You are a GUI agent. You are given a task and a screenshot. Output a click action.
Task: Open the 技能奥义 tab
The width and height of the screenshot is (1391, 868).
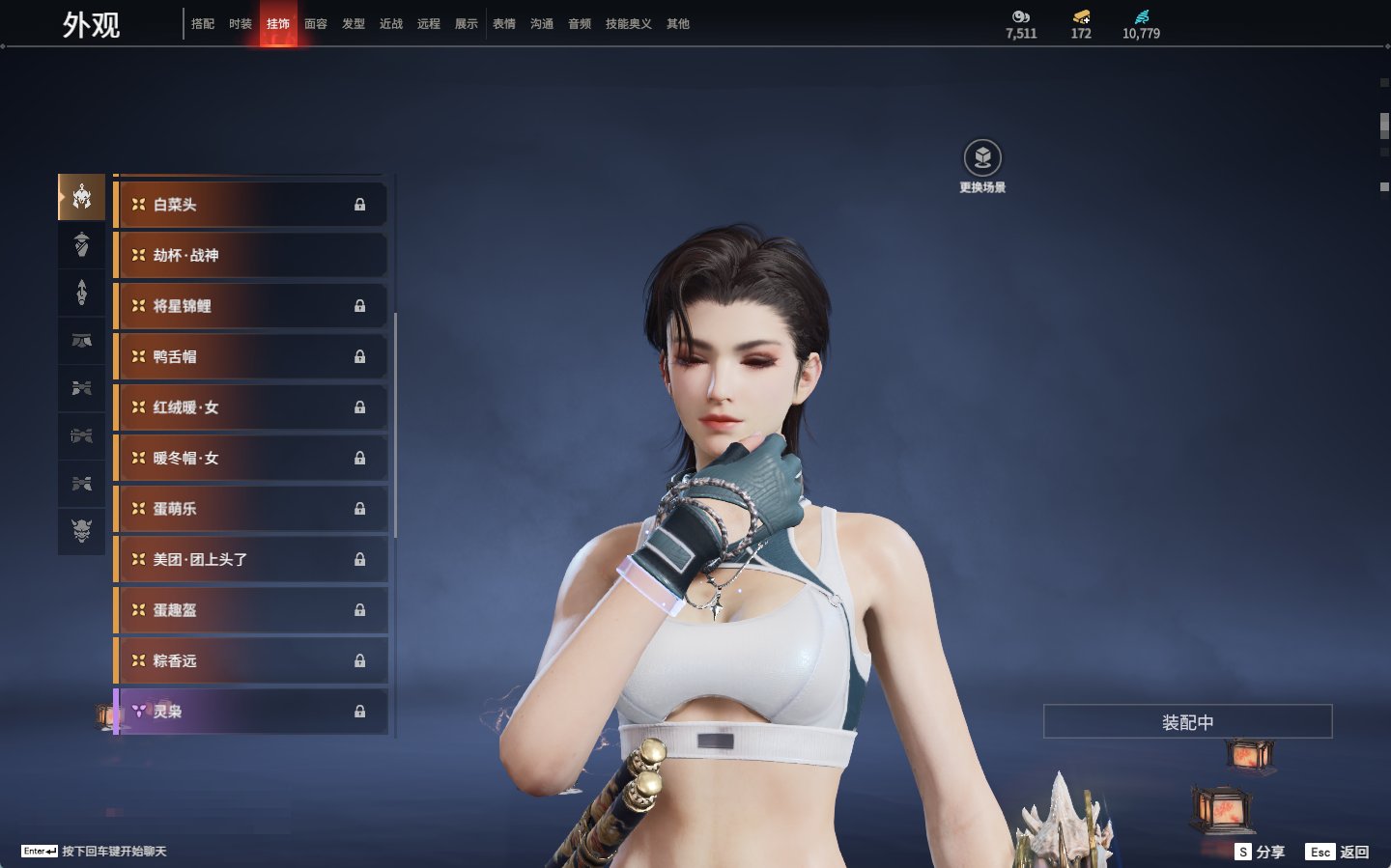pyautogui.click(x=628, y=24)
